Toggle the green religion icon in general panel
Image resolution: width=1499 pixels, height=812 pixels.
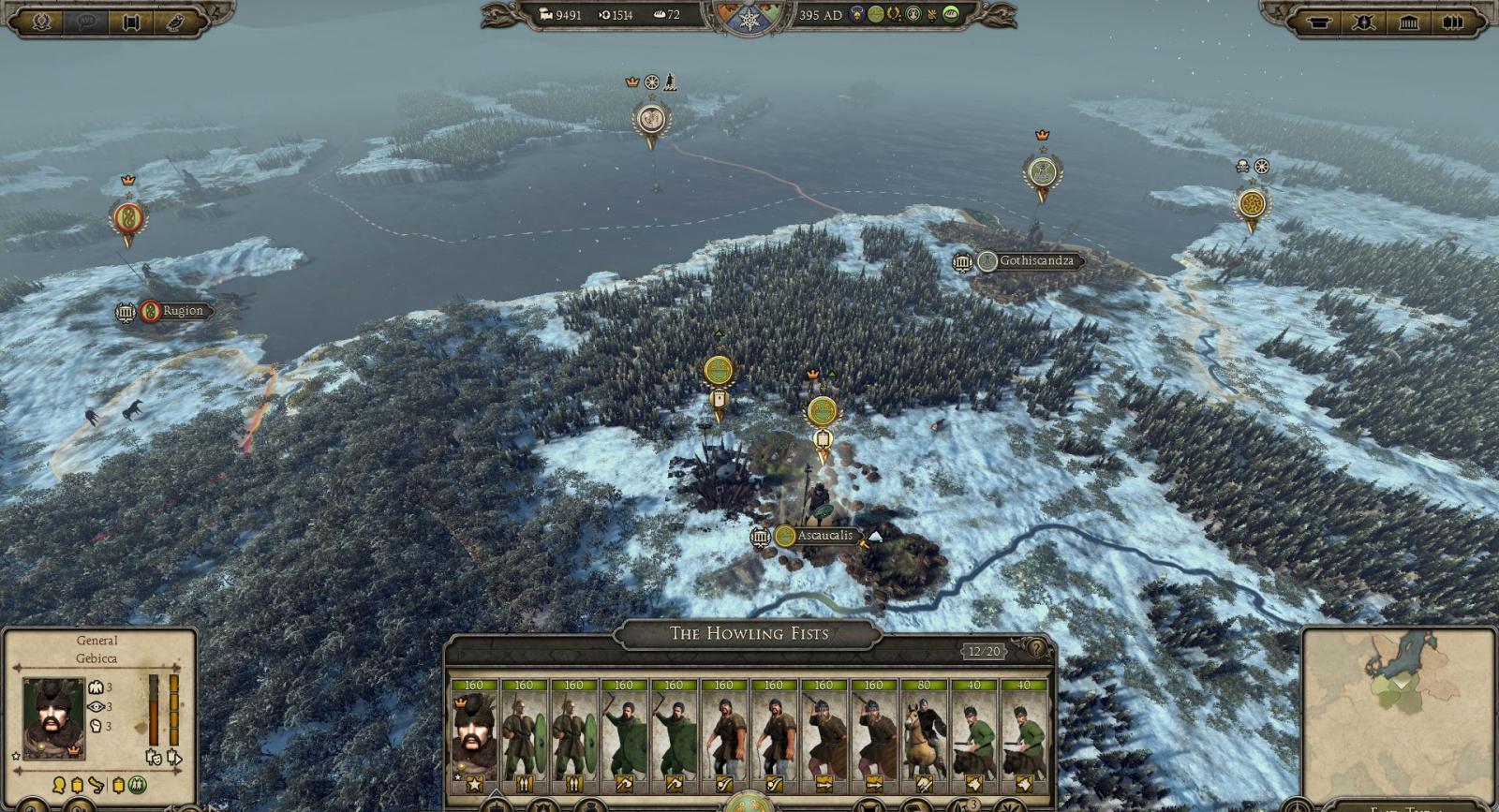tap(137, 785)
